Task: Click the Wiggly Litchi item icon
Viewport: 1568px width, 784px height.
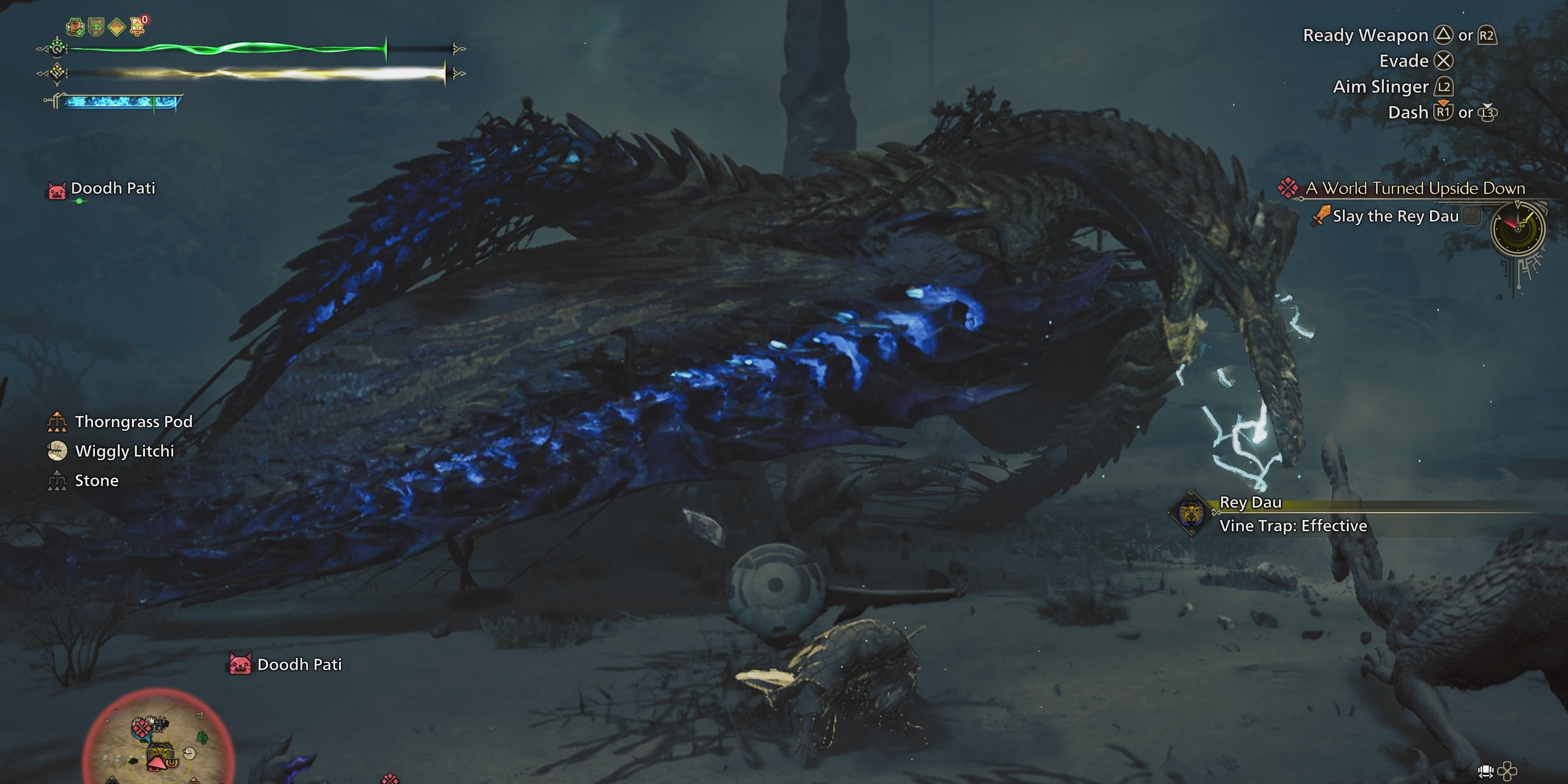Action: coord(57,451)
